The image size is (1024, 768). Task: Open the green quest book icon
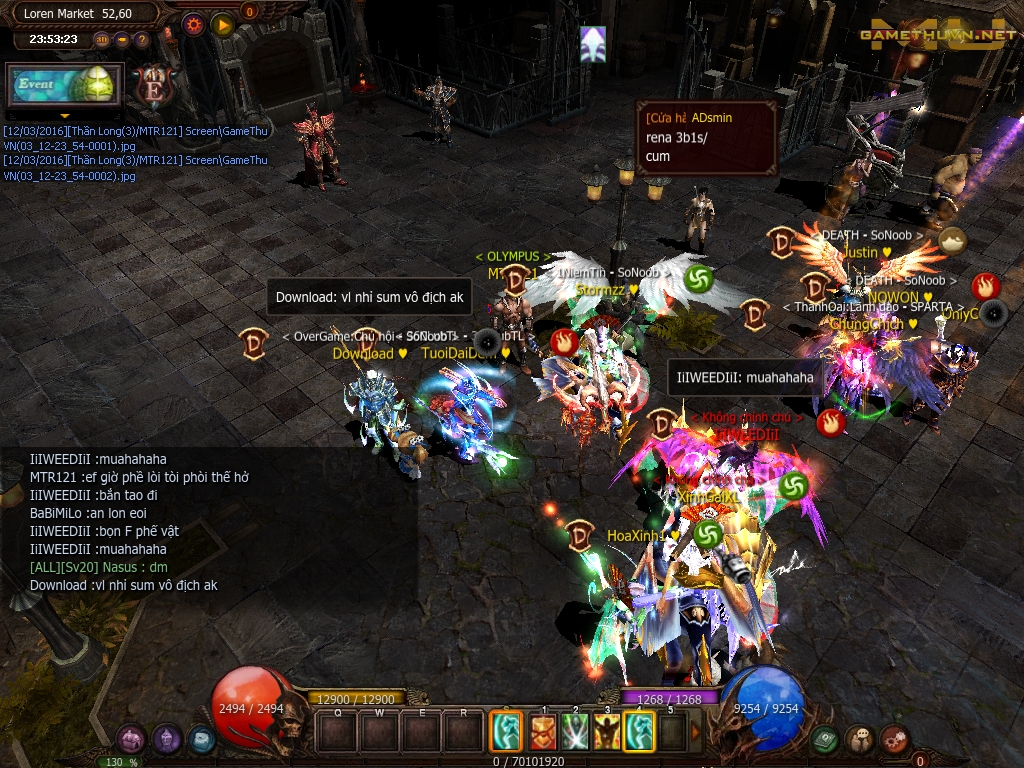pos(824,739)
